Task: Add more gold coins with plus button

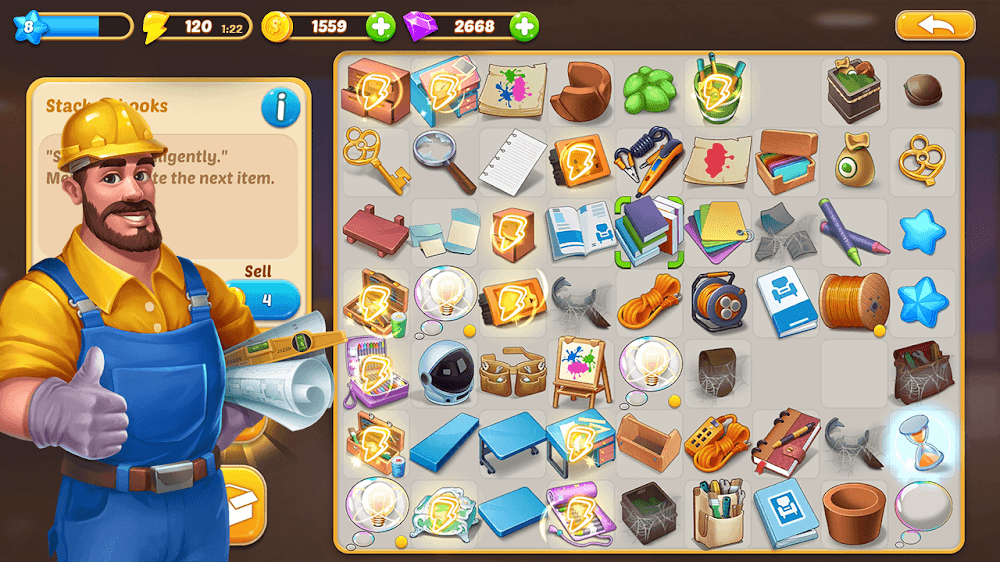Action: [x=380, y=27]
